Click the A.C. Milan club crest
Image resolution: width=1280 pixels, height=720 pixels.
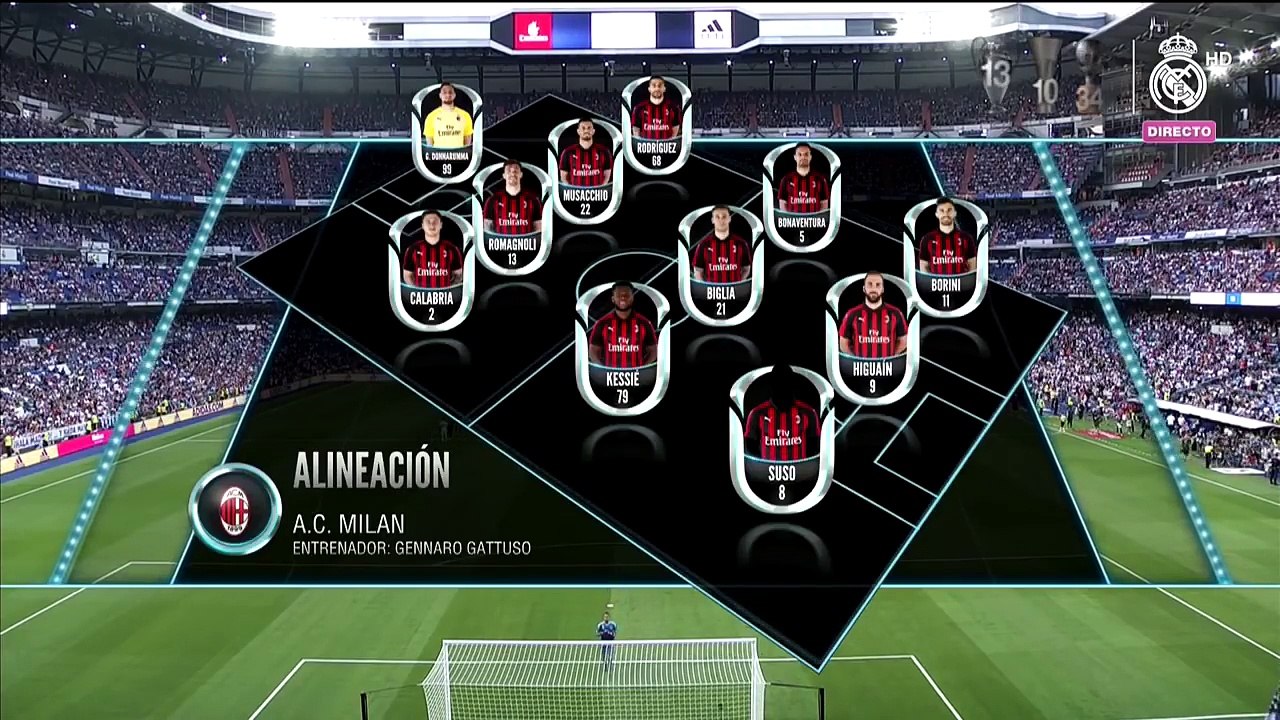[235, 509]
